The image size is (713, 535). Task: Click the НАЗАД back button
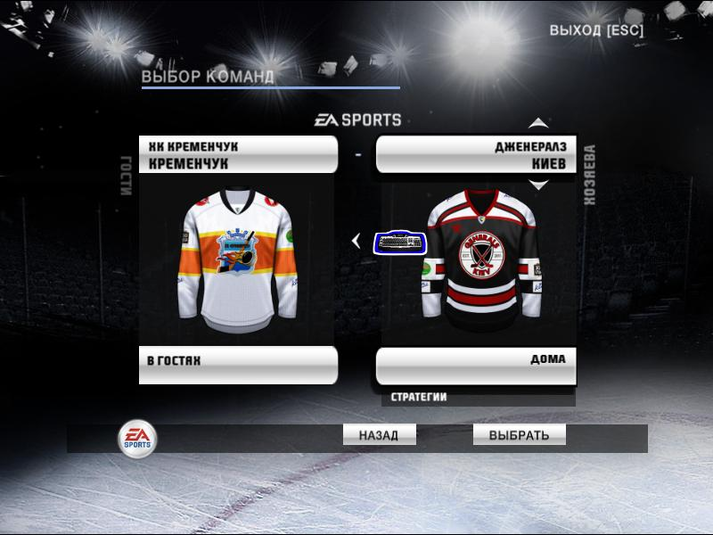pos(379,435)
